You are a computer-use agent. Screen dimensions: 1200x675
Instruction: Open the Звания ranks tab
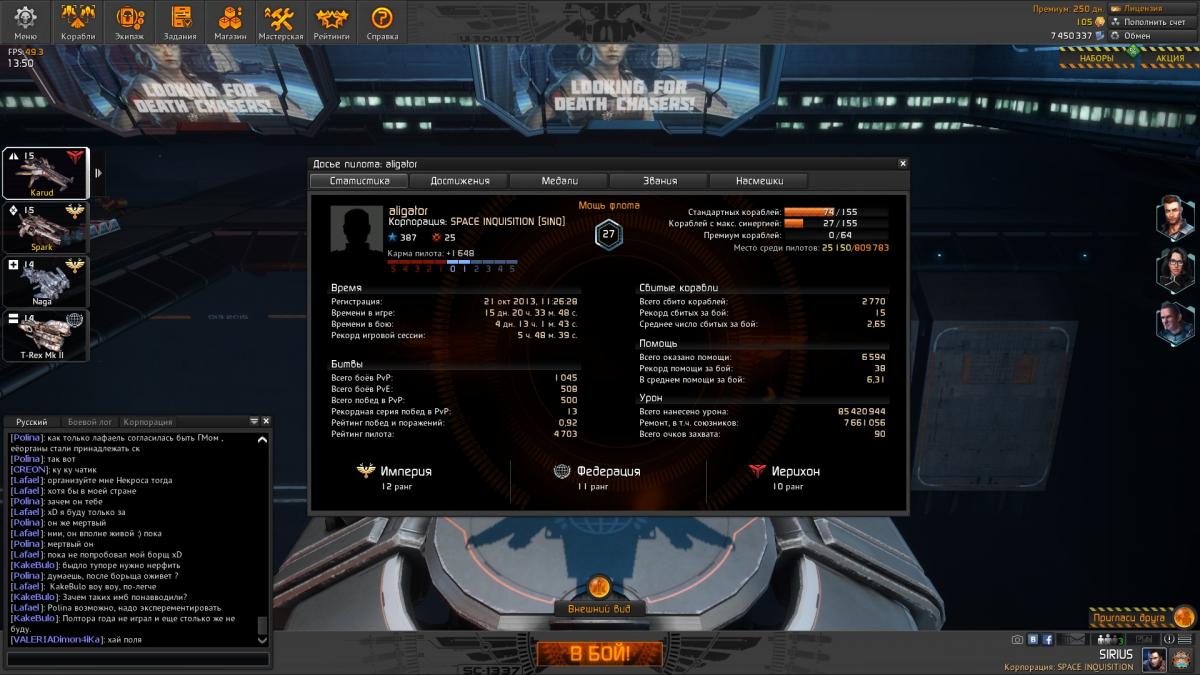660,181
